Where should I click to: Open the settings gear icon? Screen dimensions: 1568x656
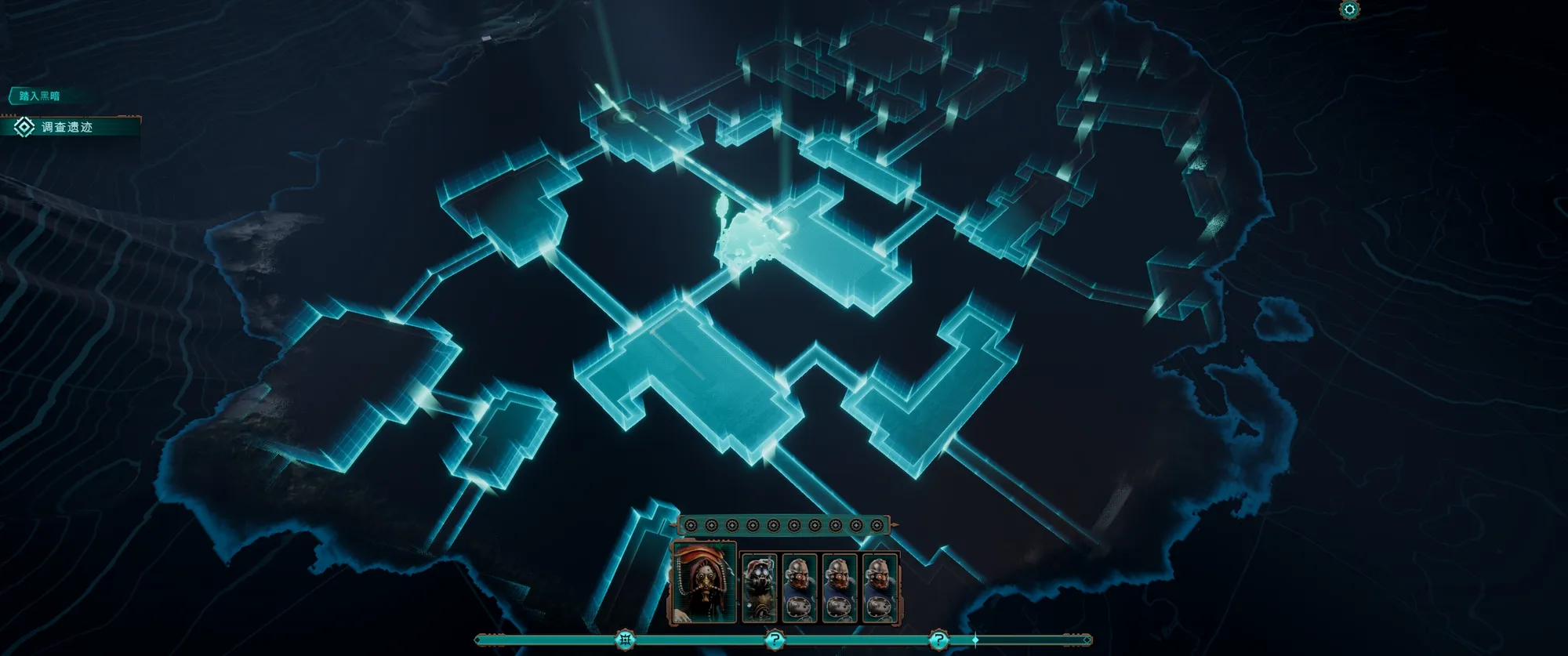tap(1349, 9)
